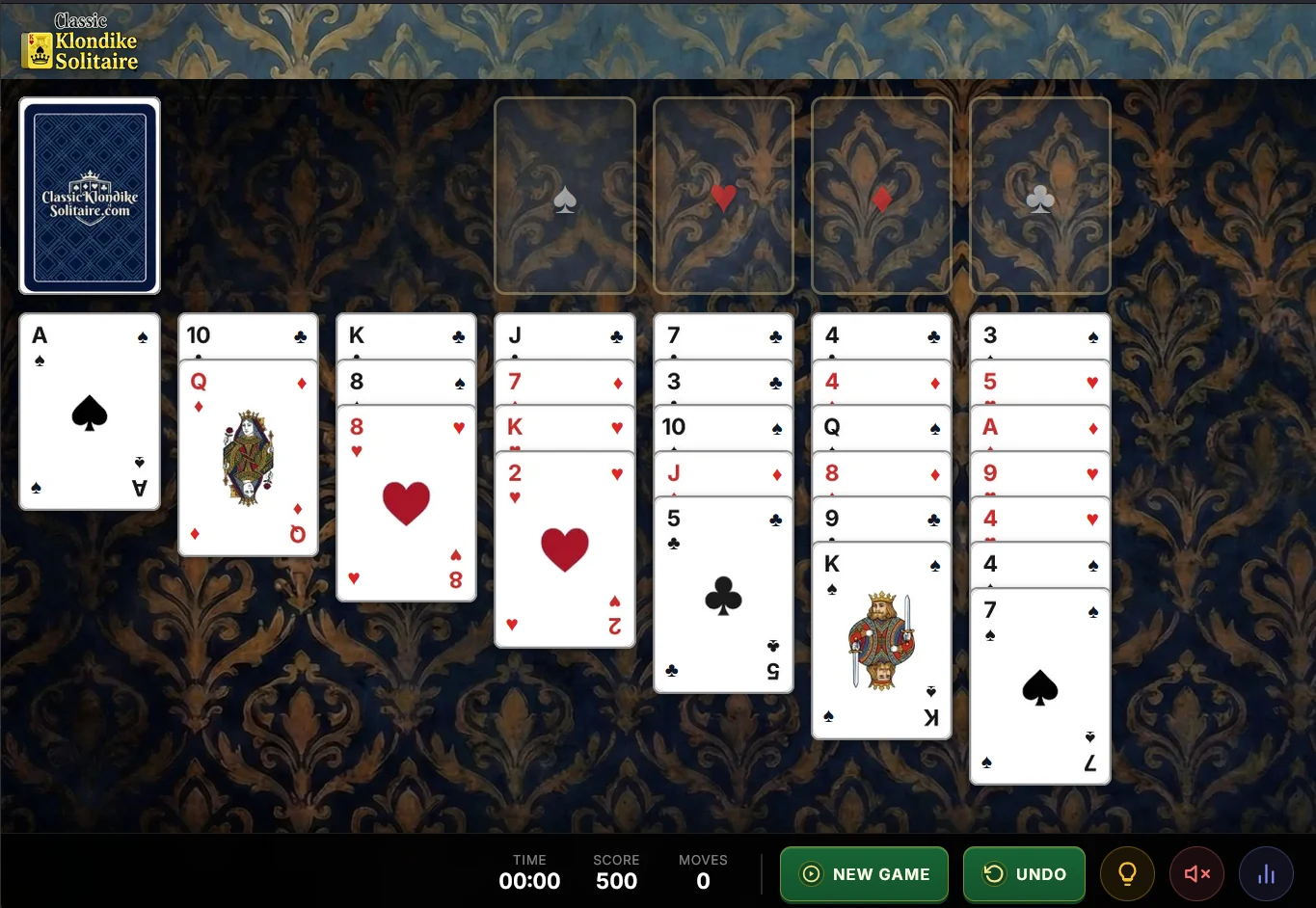Select the 5 of Clubs card
The height and width of the screenshot is (908, 1316).
pyautogui.click(x=722, y=595)
